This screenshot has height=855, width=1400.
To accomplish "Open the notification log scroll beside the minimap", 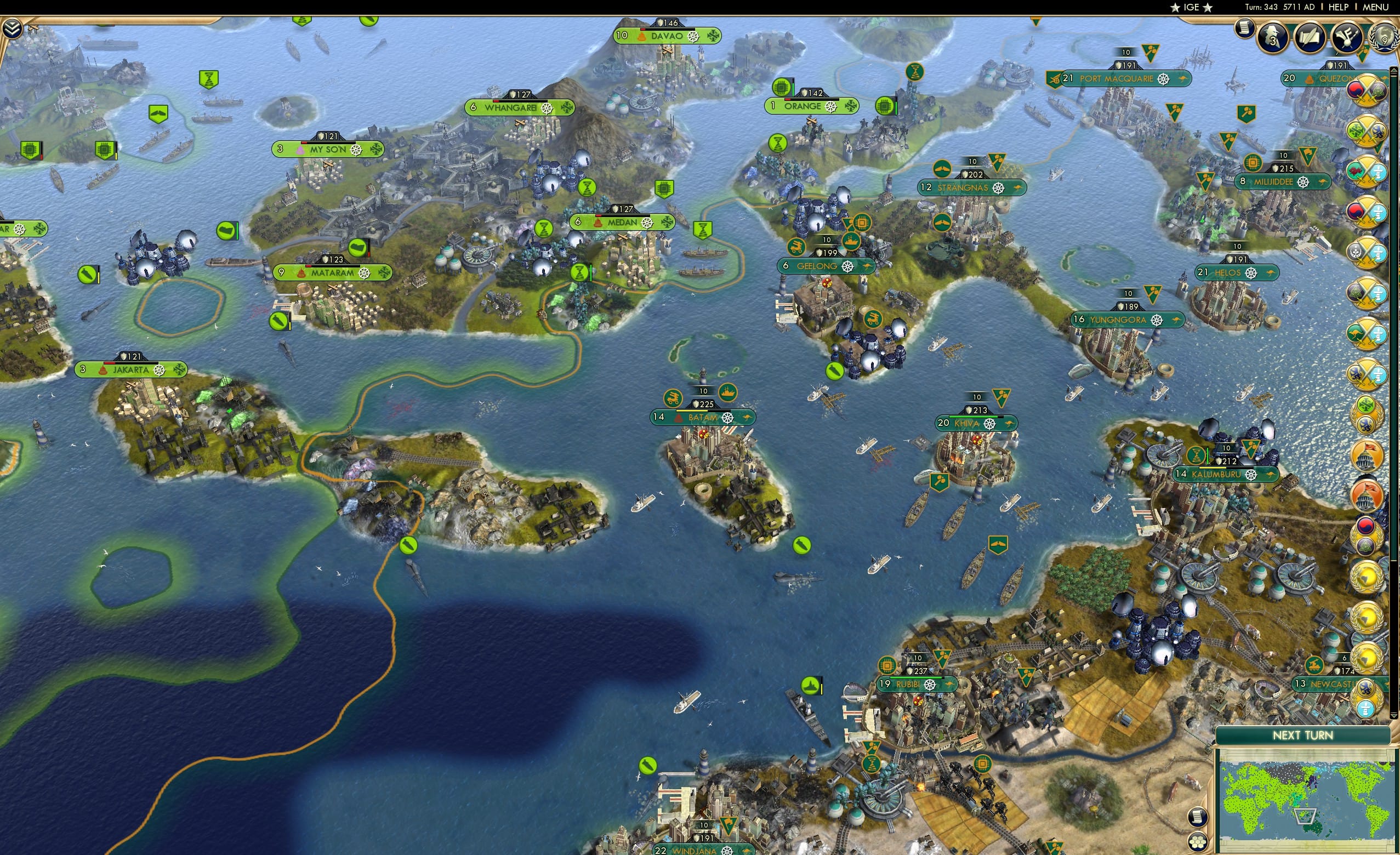I will 1198,818.
